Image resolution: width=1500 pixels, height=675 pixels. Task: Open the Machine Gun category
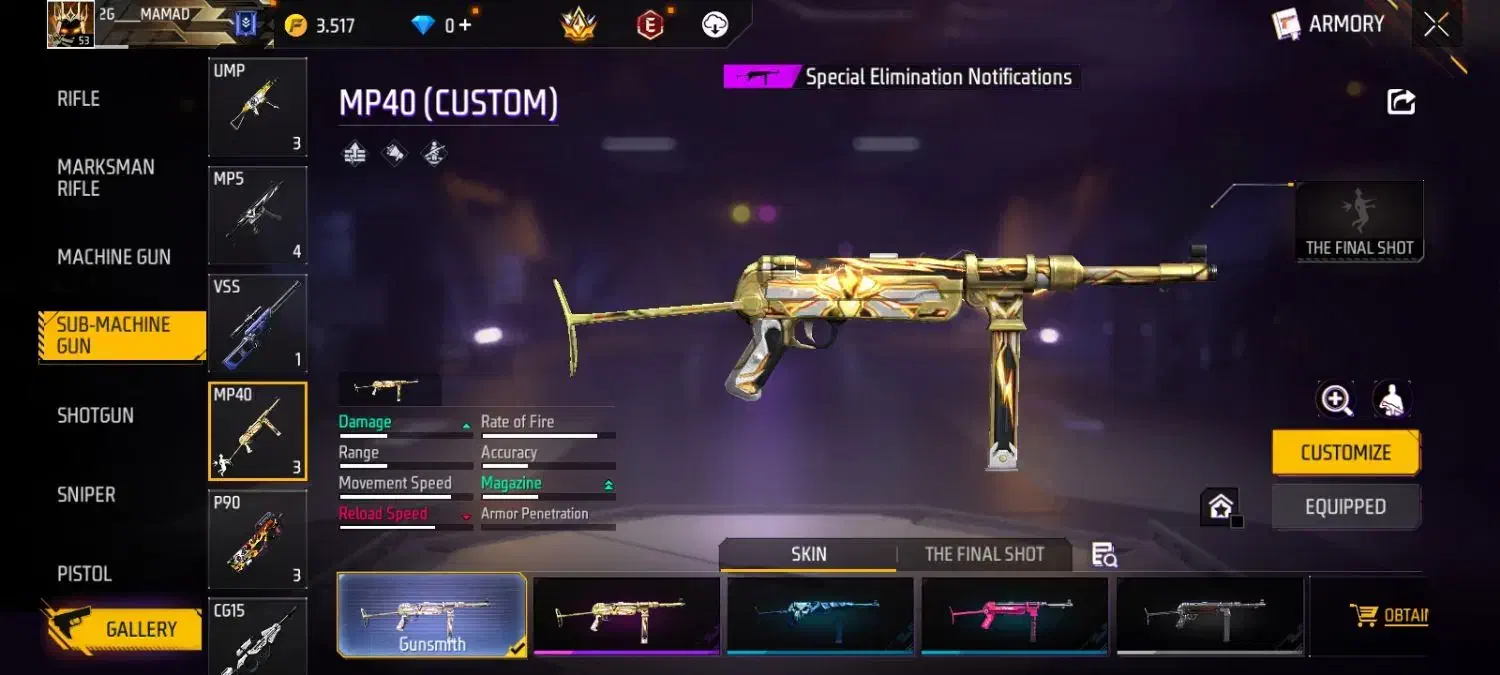coord(114,257)
